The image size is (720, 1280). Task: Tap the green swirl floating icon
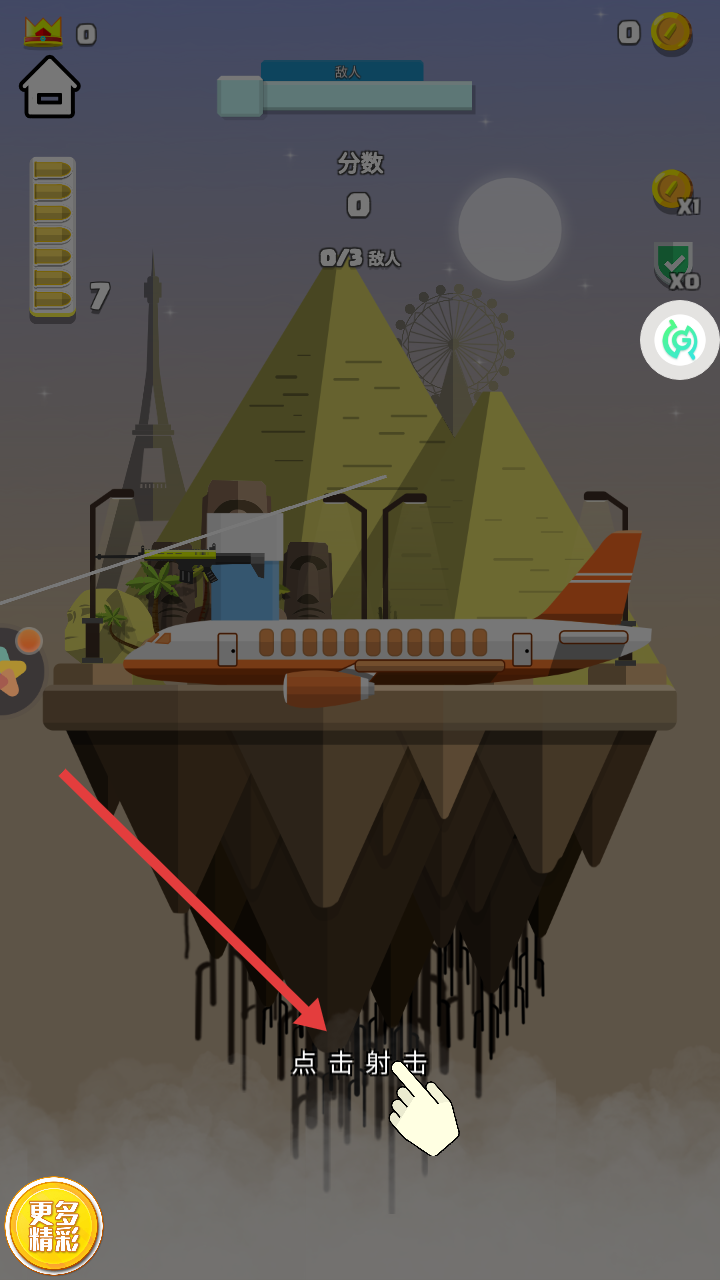point(679,340)
